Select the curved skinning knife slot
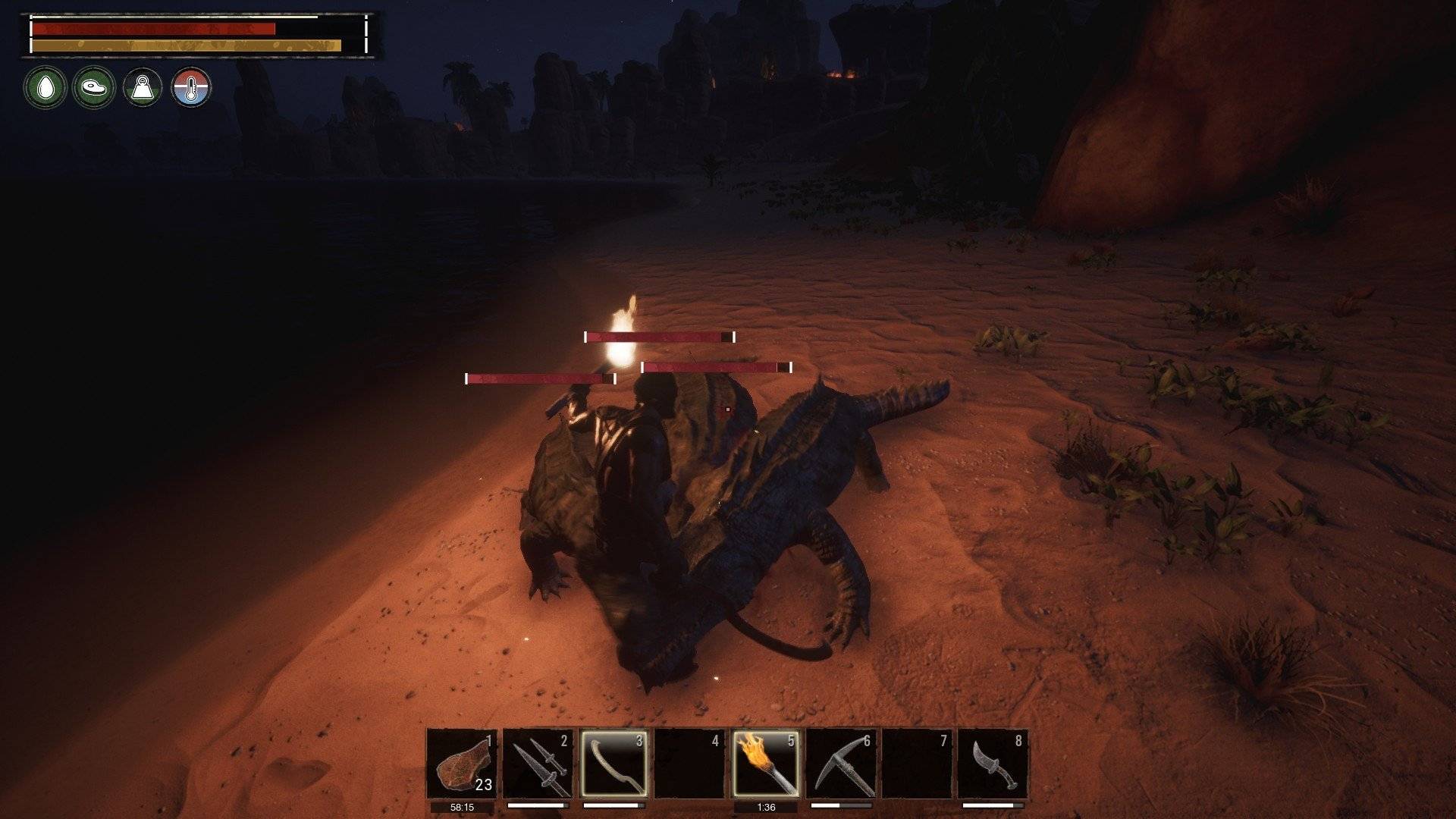1456x819 pixels. (x=993, y=764)
